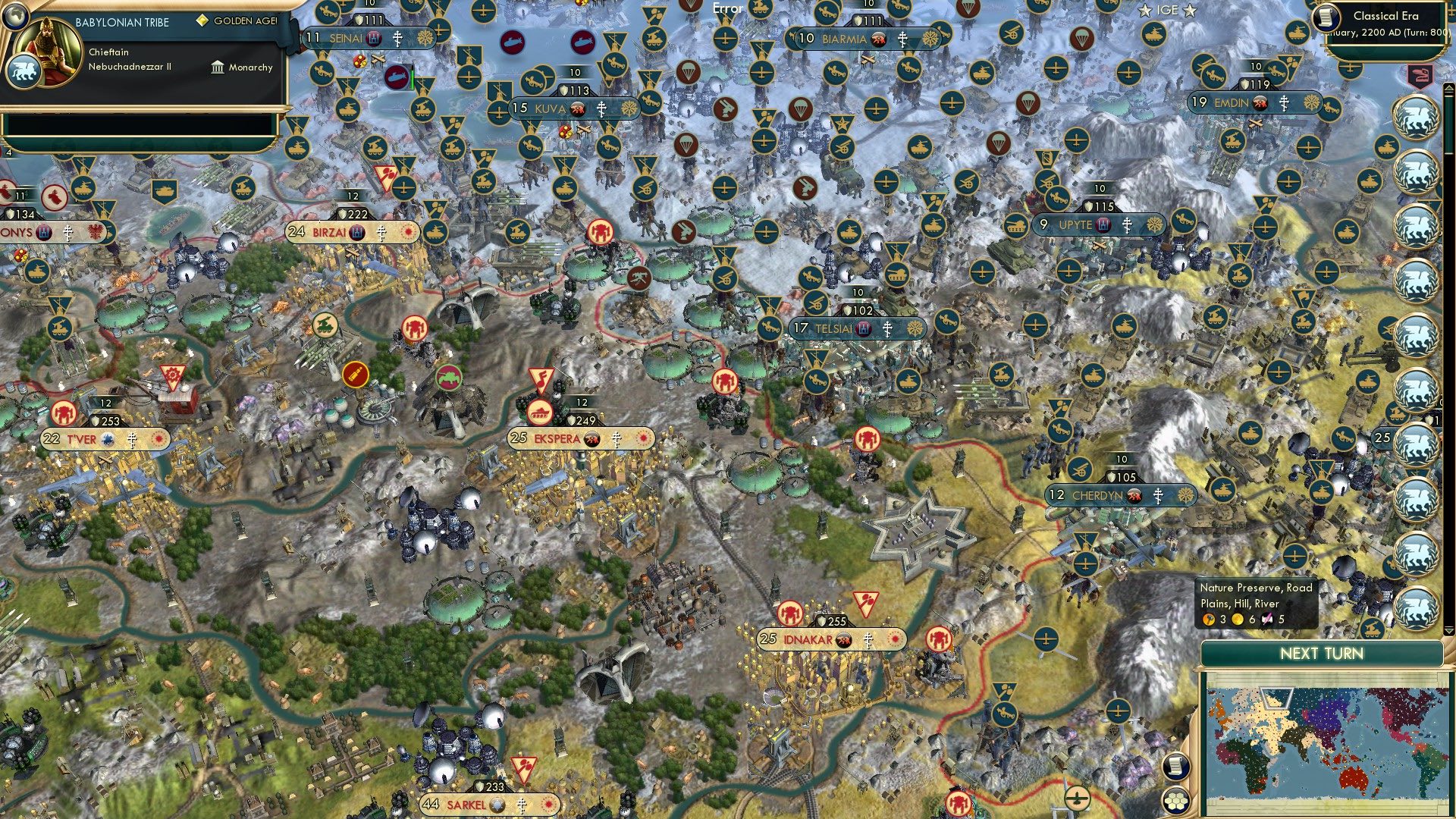Image resolution: width=1456 pixels, height=819 pixels.
Task: Open the notification log scroll icon
Action: pyautogui.click(x=1176, y=767)
